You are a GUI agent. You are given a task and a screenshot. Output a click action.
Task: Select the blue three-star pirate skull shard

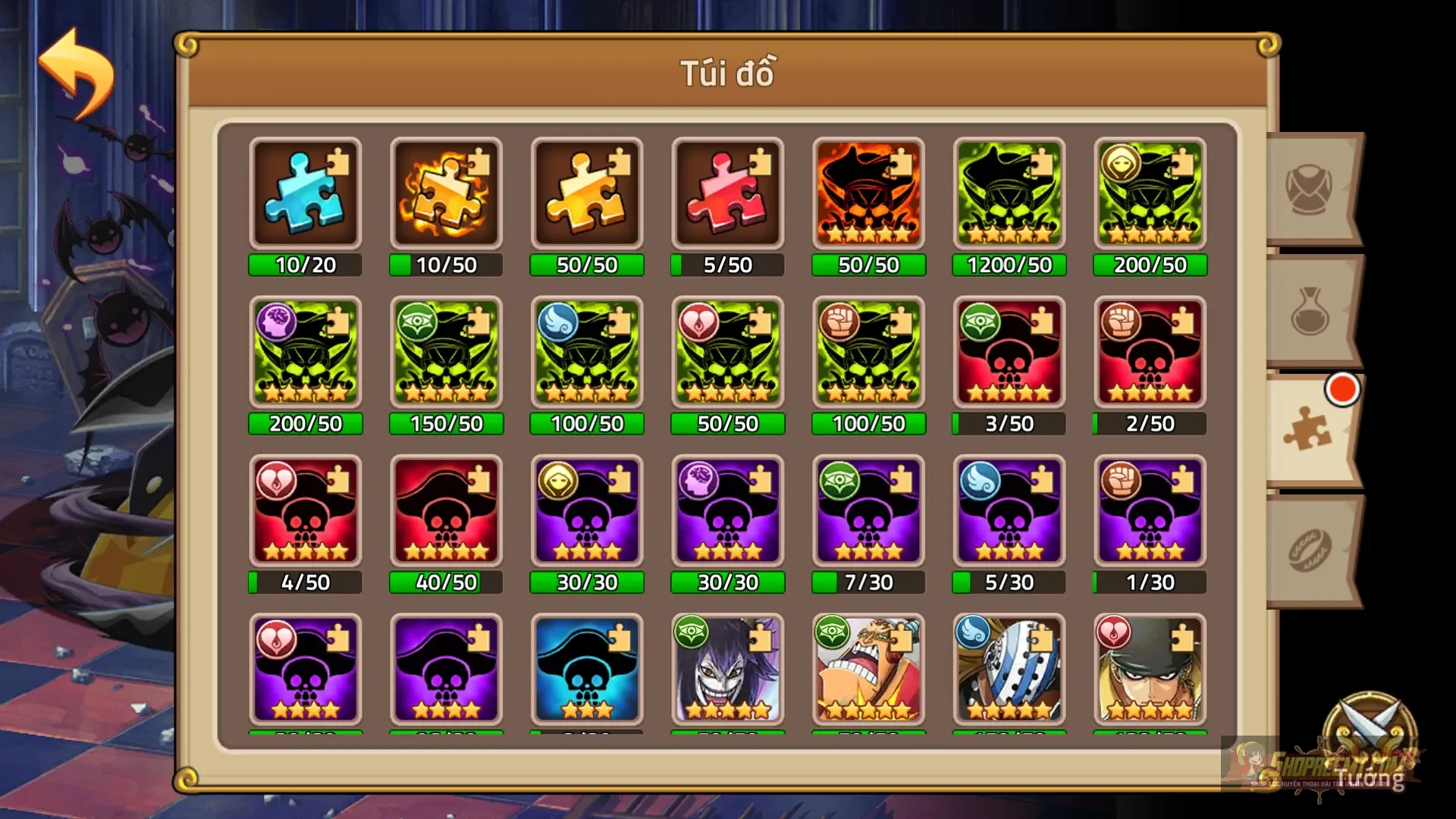click(586, 671)
